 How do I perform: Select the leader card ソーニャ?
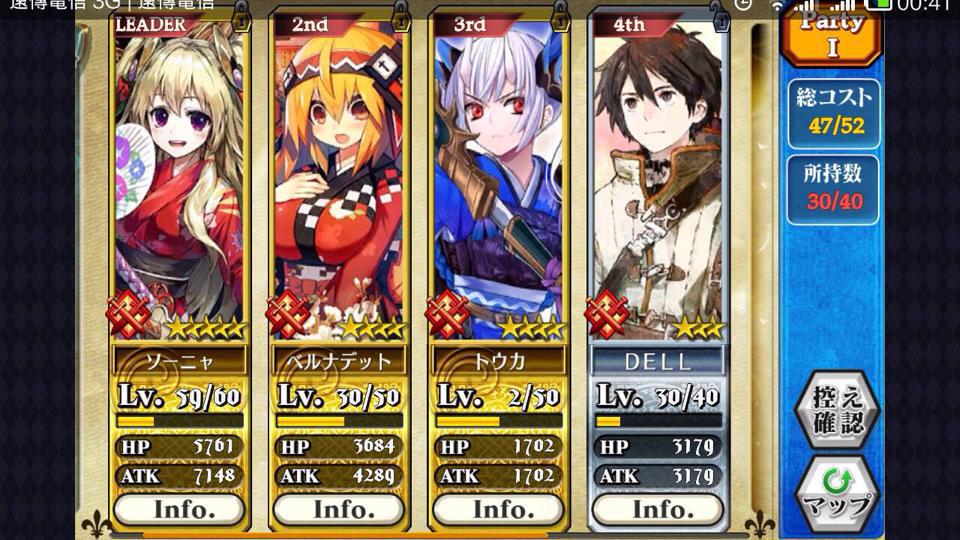(x=179, y=180)
